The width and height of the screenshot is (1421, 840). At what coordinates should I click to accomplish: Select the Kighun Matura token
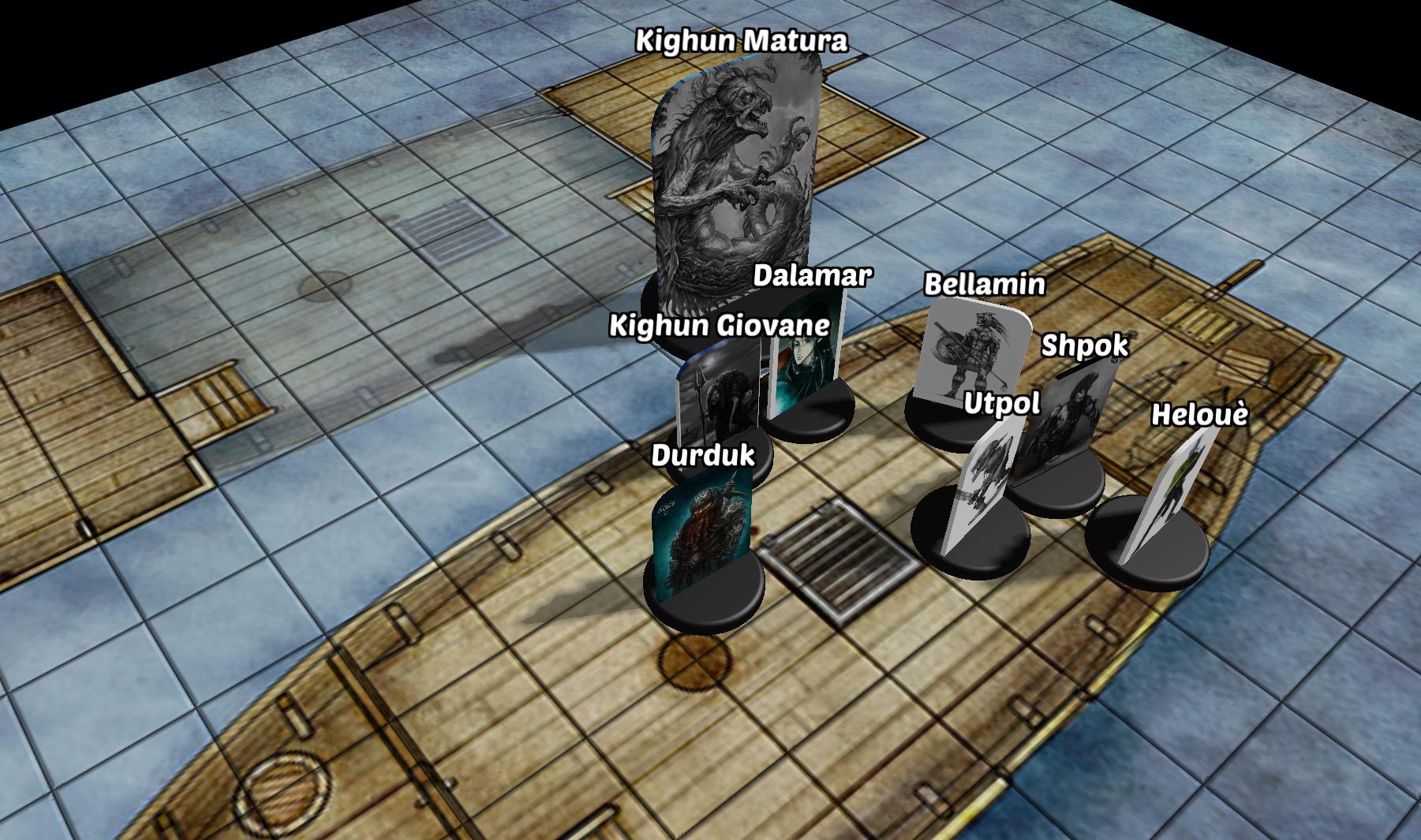735,181
